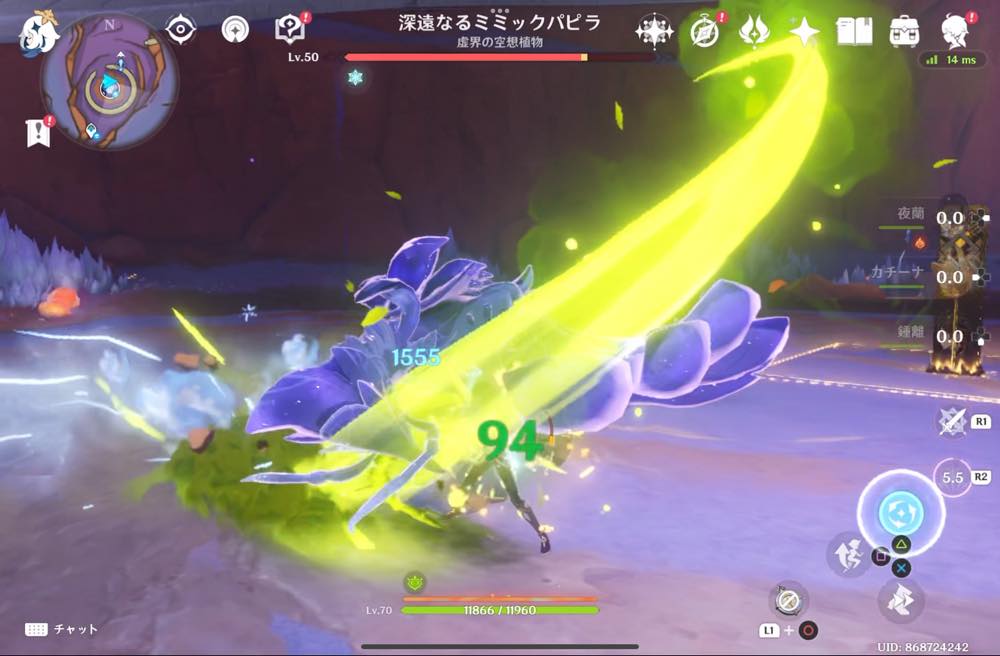Viewport: 1000px width, 656px height.
Task: Open the Paimon menu
Action: (38, 32)
